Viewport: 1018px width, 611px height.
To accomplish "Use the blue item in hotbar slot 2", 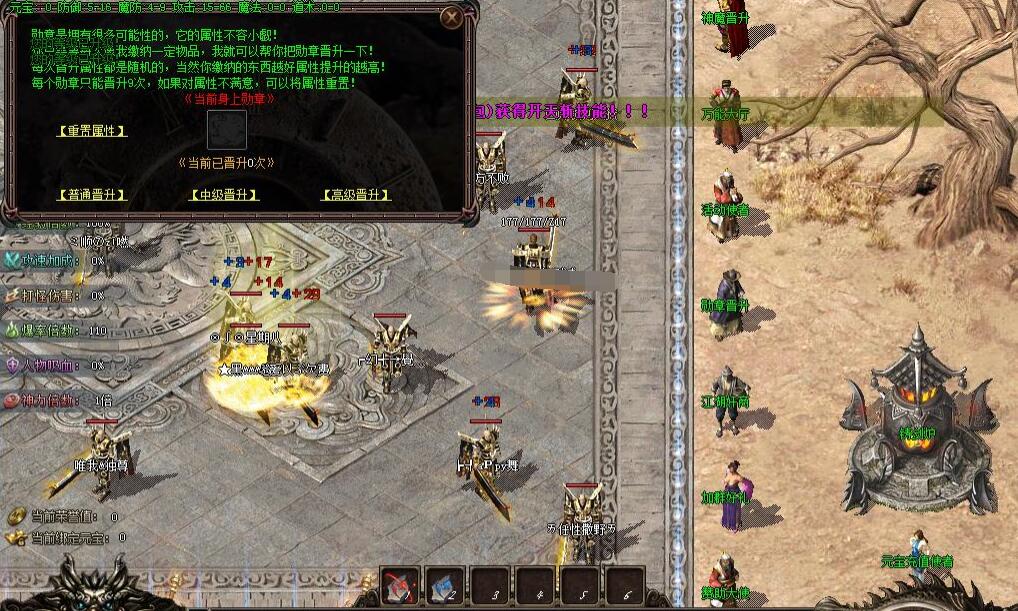I will pos(446,587).
